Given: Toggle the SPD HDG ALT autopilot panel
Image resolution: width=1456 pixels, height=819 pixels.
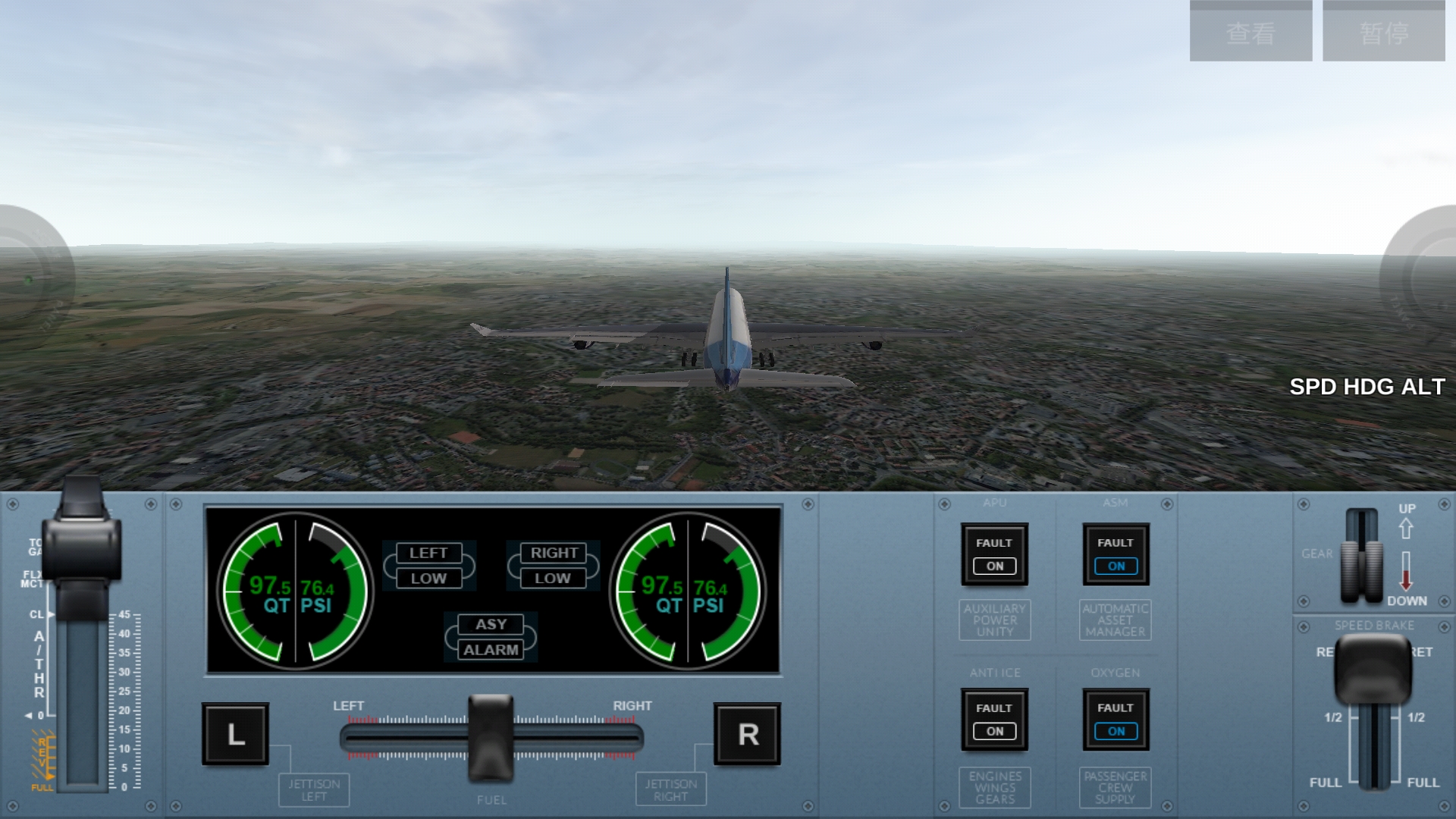Looking at the screenshot, I should pyautogui.click(x=1367, y=387).
